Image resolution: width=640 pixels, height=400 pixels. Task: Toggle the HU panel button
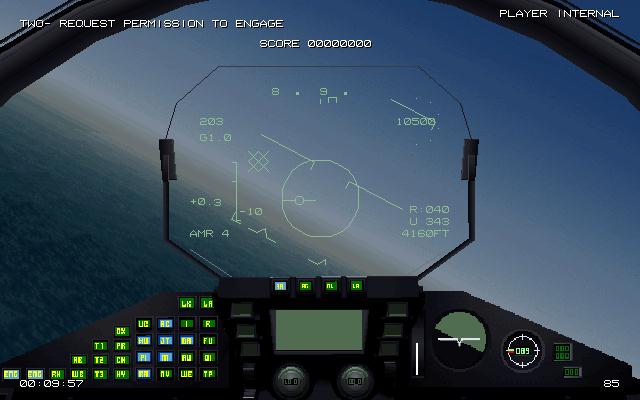[x=143, y=340]
